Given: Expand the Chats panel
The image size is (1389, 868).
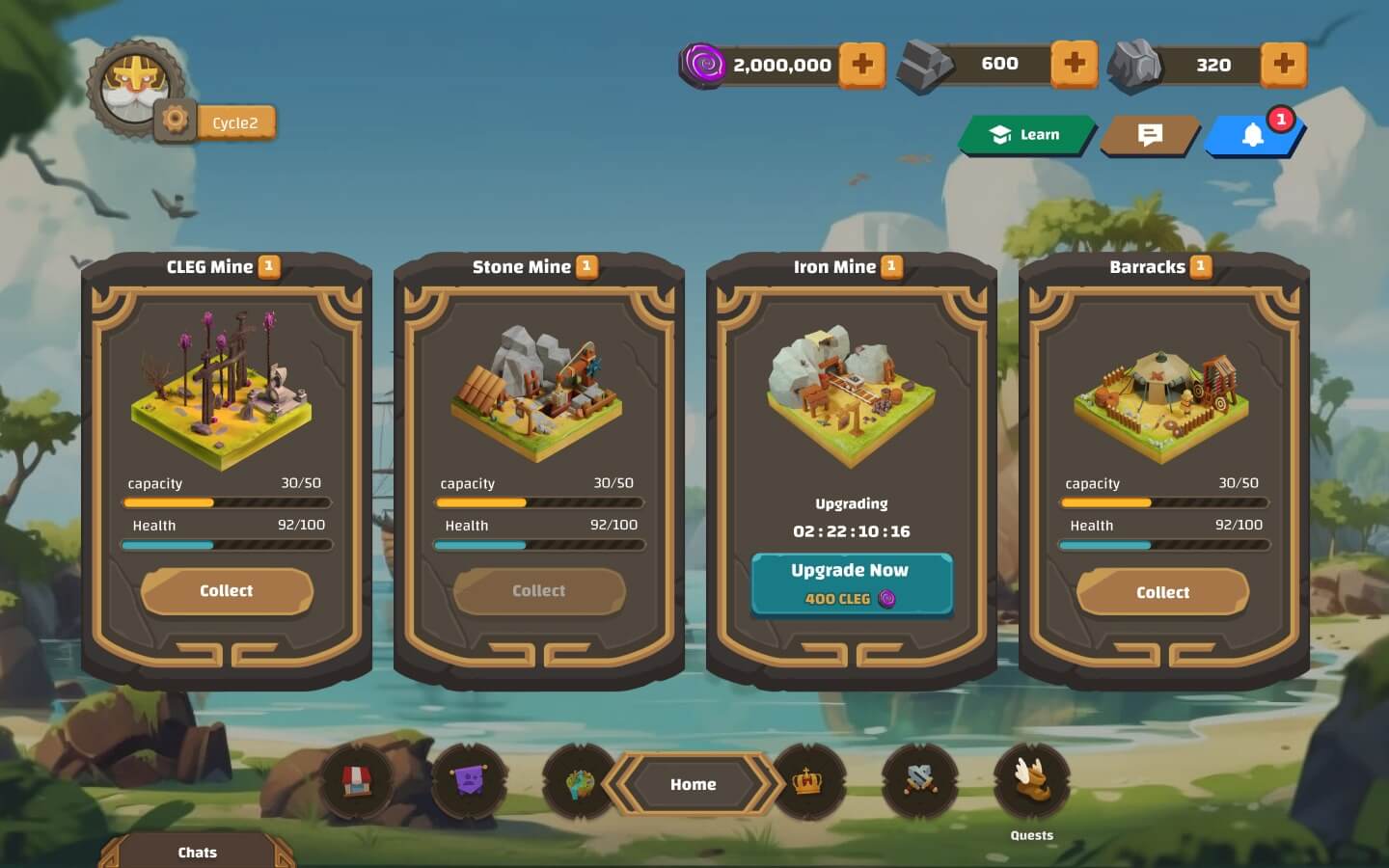Looking at the screenshot, I should (197, 852).
